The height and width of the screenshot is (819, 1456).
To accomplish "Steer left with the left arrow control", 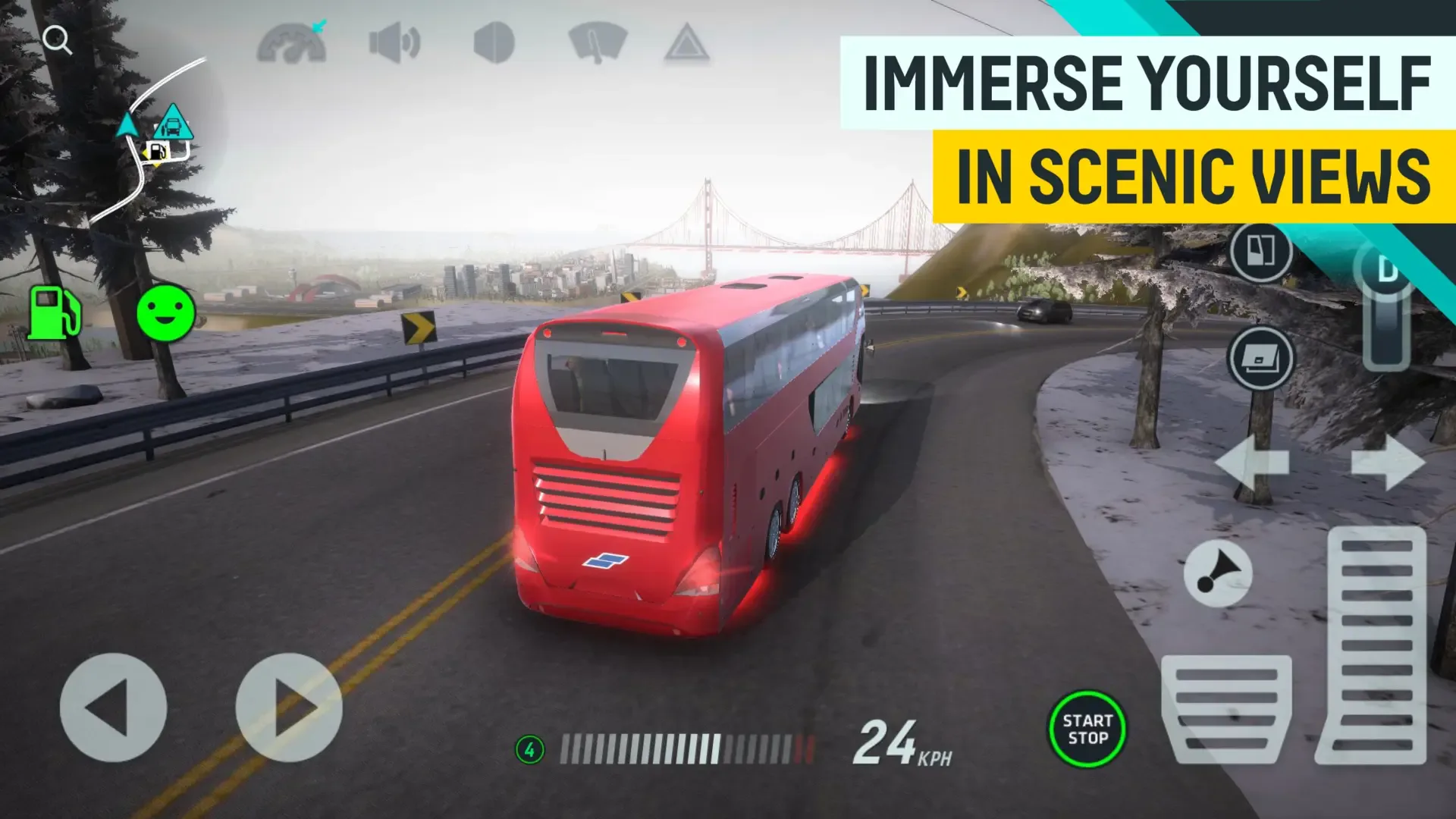I will 114,707.
